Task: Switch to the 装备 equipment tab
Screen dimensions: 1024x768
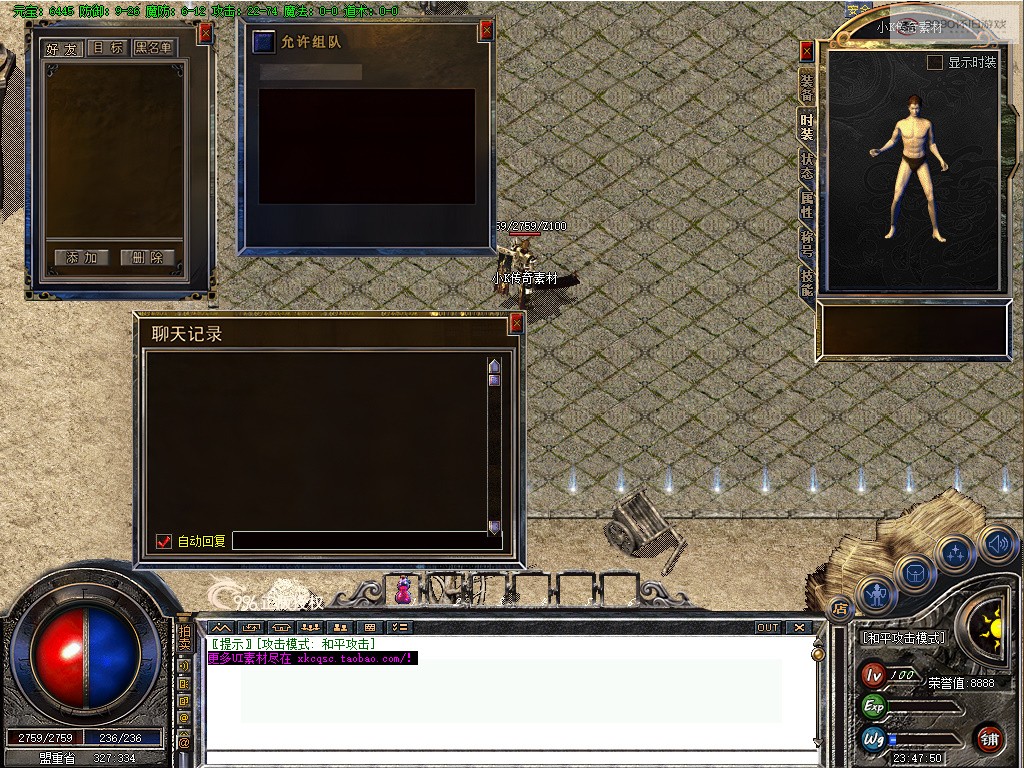Action: pos(806,86)
